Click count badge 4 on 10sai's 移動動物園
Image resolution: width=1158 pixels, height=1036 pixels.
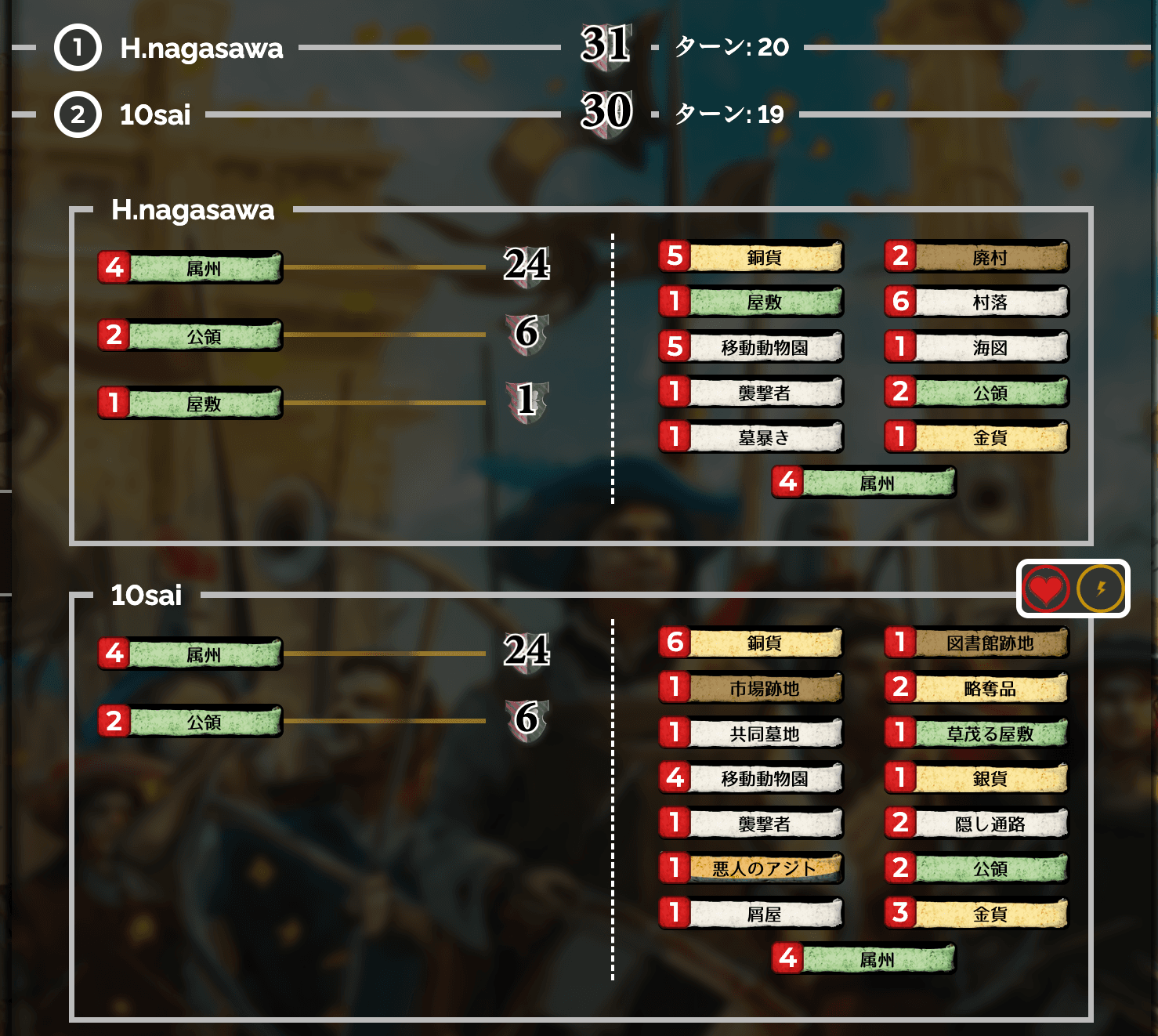click(675, 778)
